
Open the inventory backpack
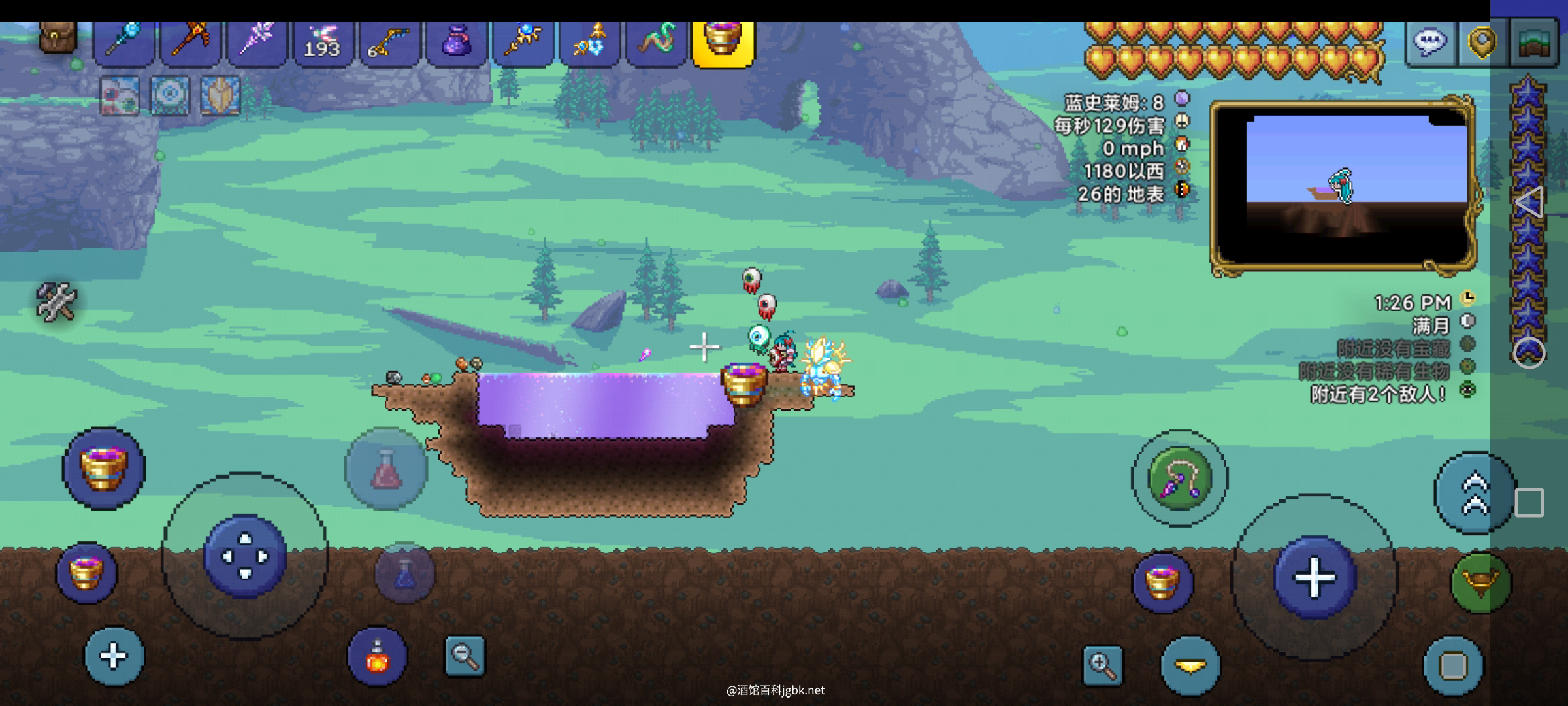pyautogui.click(x=58, y=37)
